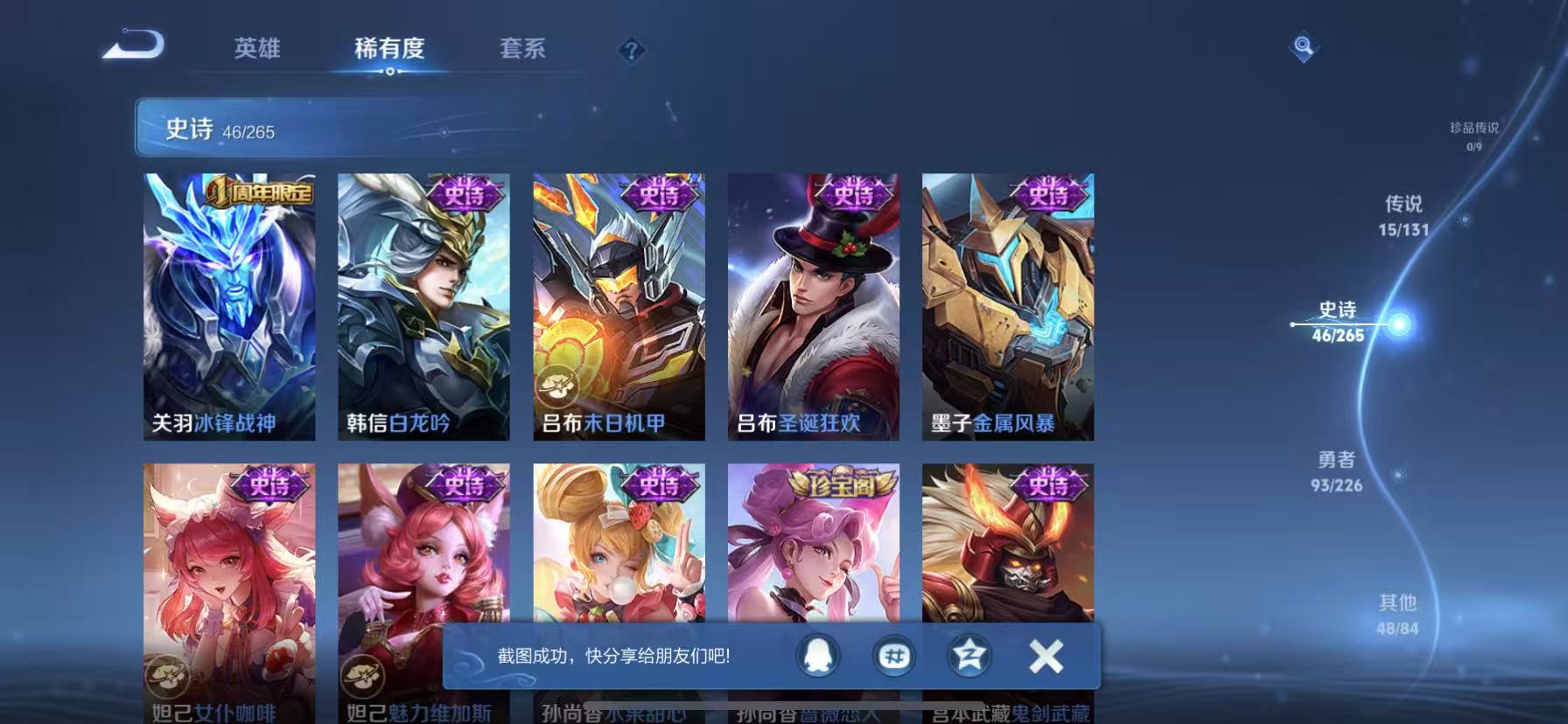Select the 韩信白龙吟 skin thumbnail
The image size is (1568, 724).
[423, 306]
